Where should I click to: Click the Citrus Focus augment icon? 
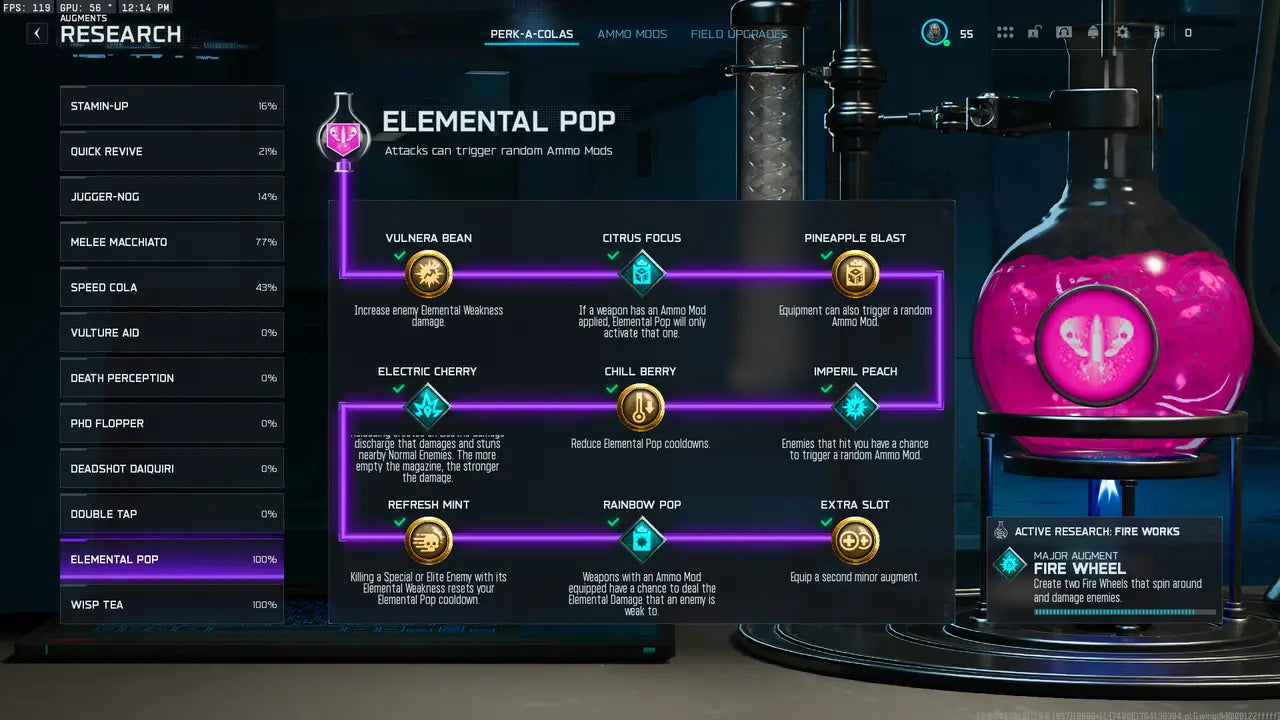coord(642,274)
